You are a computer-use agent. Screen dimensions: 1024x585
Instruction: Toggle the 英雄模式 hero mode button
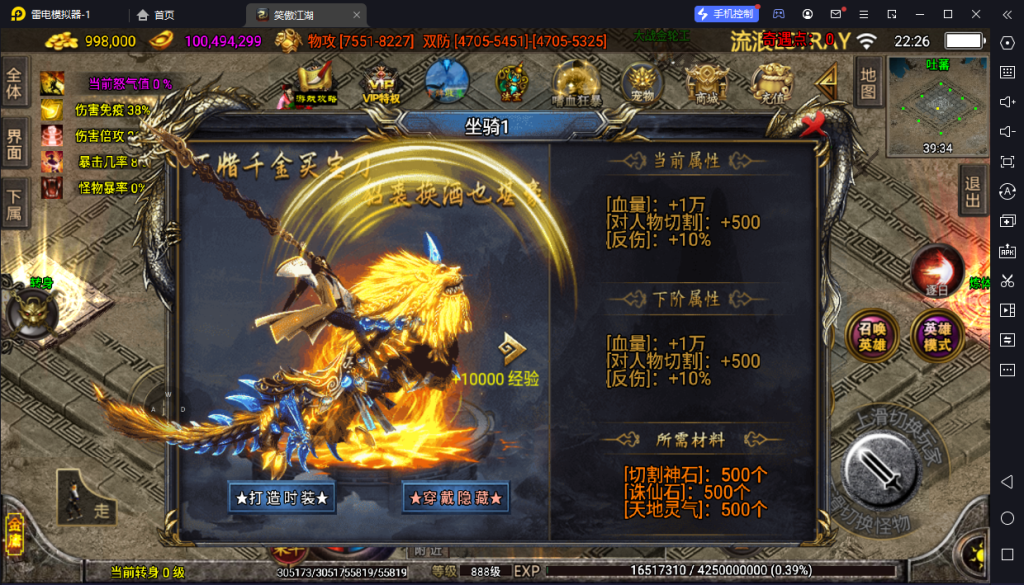coord(937,336)
